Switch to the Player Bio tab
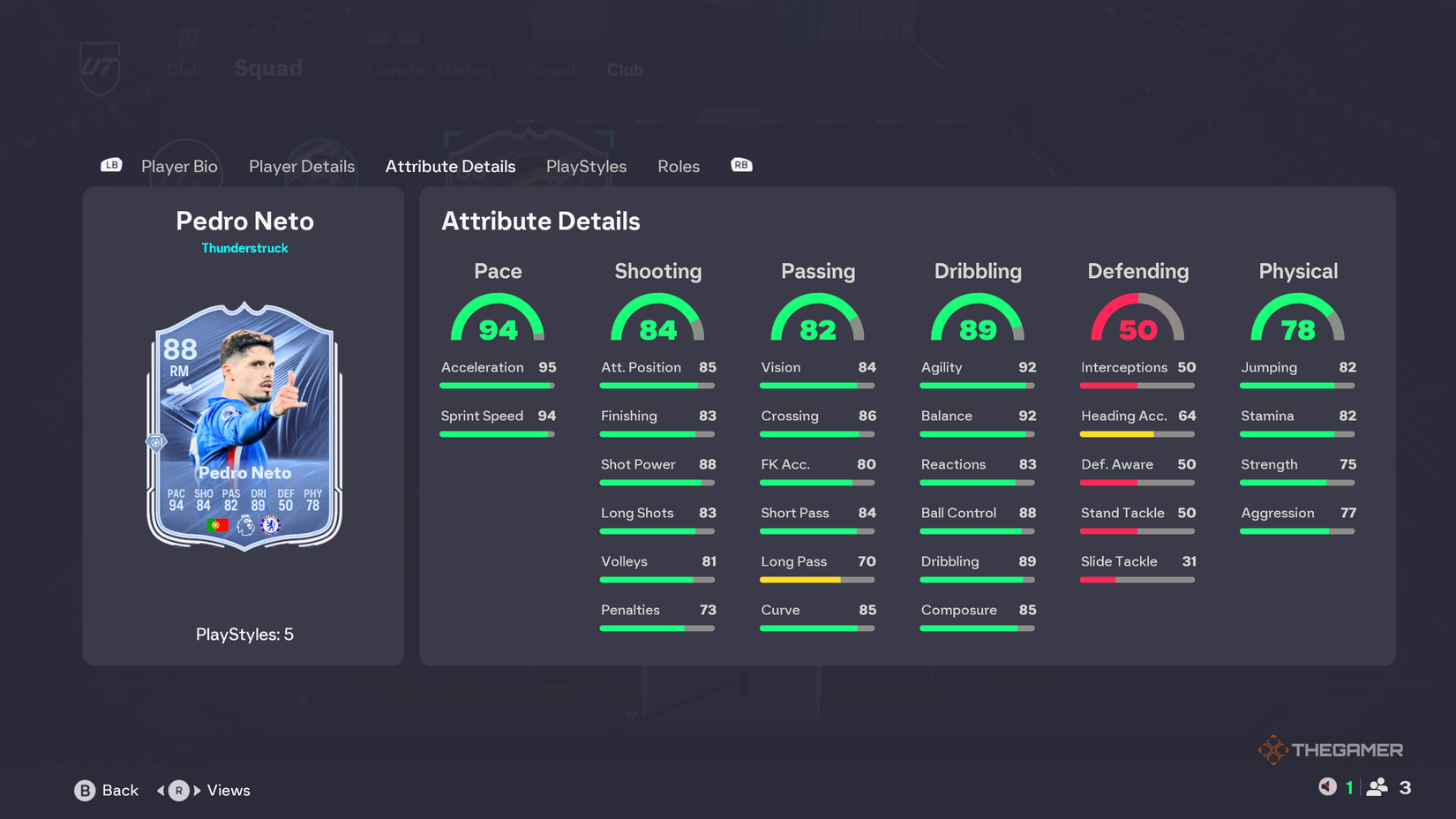 click(x=179, y=166)
